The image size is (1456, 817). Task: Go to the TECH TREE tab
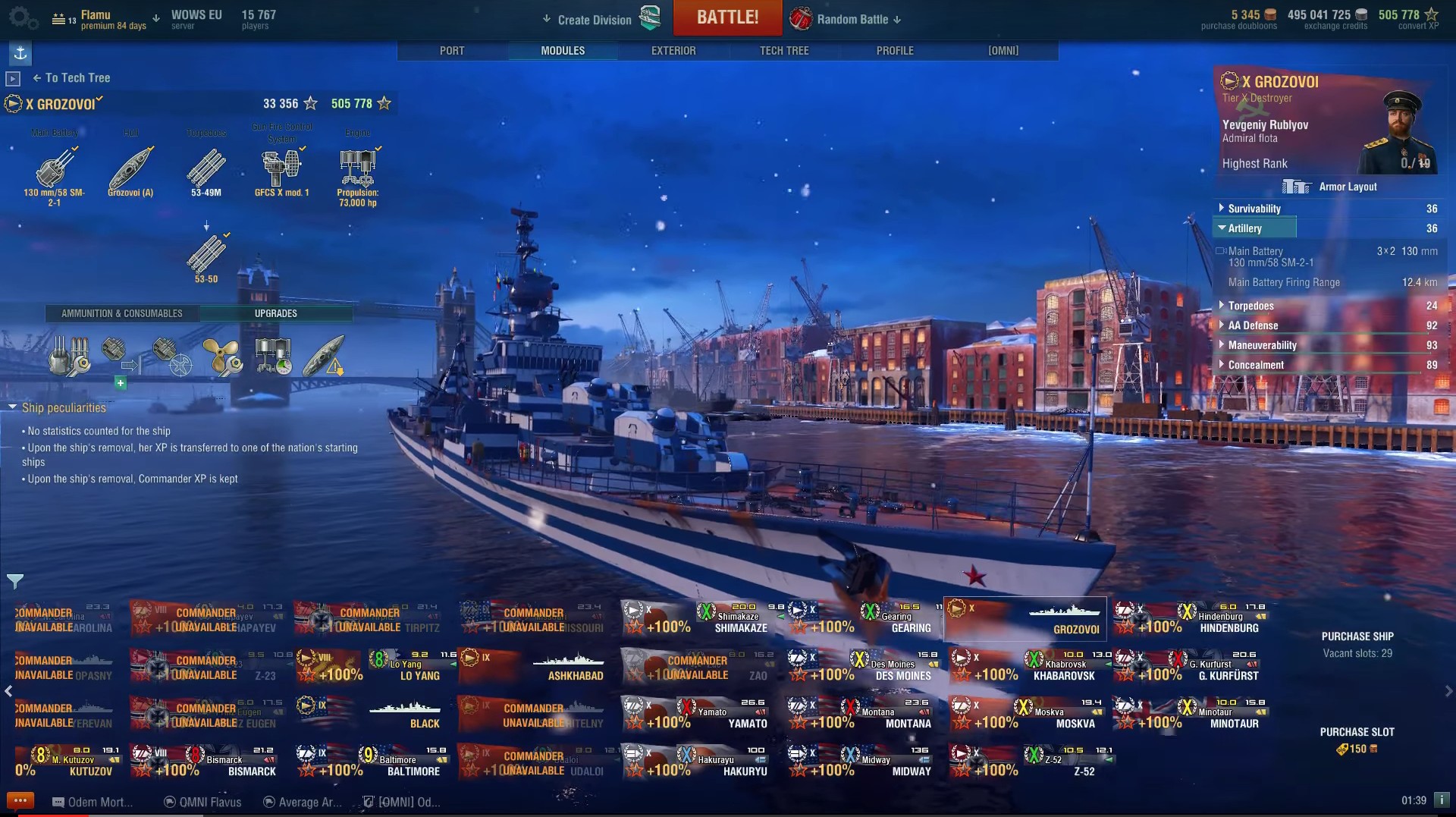click(784, 51)
